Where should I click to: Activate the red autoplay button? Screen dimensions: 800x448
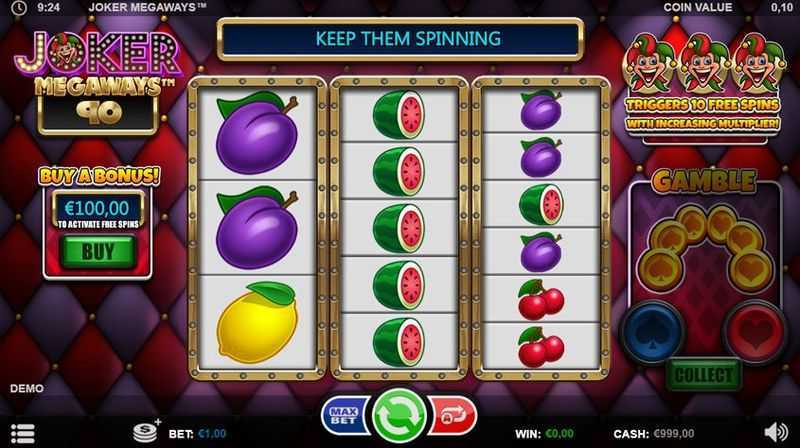click(x=454, y=415)
